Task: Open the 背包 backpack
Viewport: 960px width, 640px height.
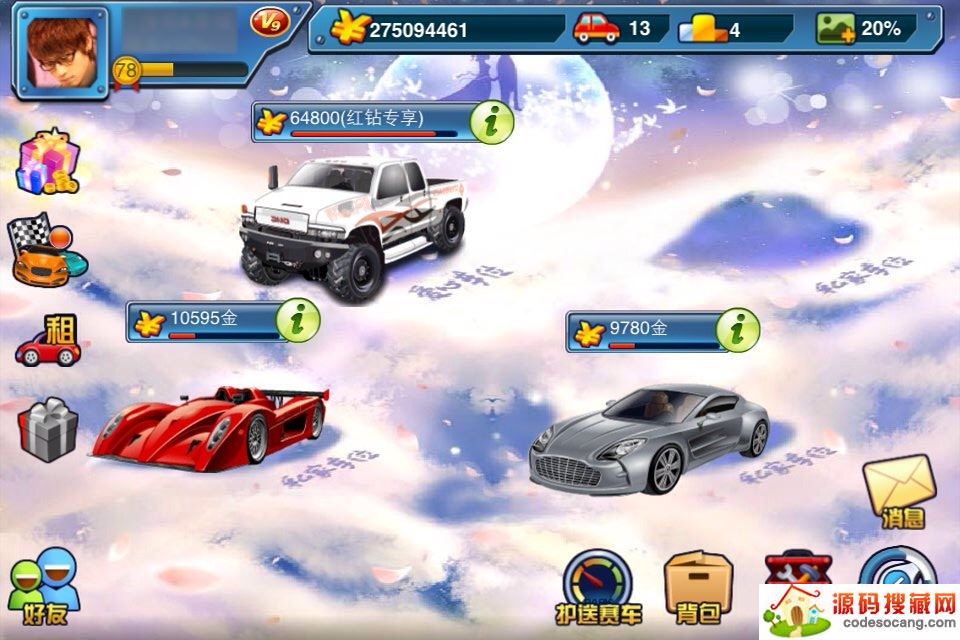Action: pos(698,588)
